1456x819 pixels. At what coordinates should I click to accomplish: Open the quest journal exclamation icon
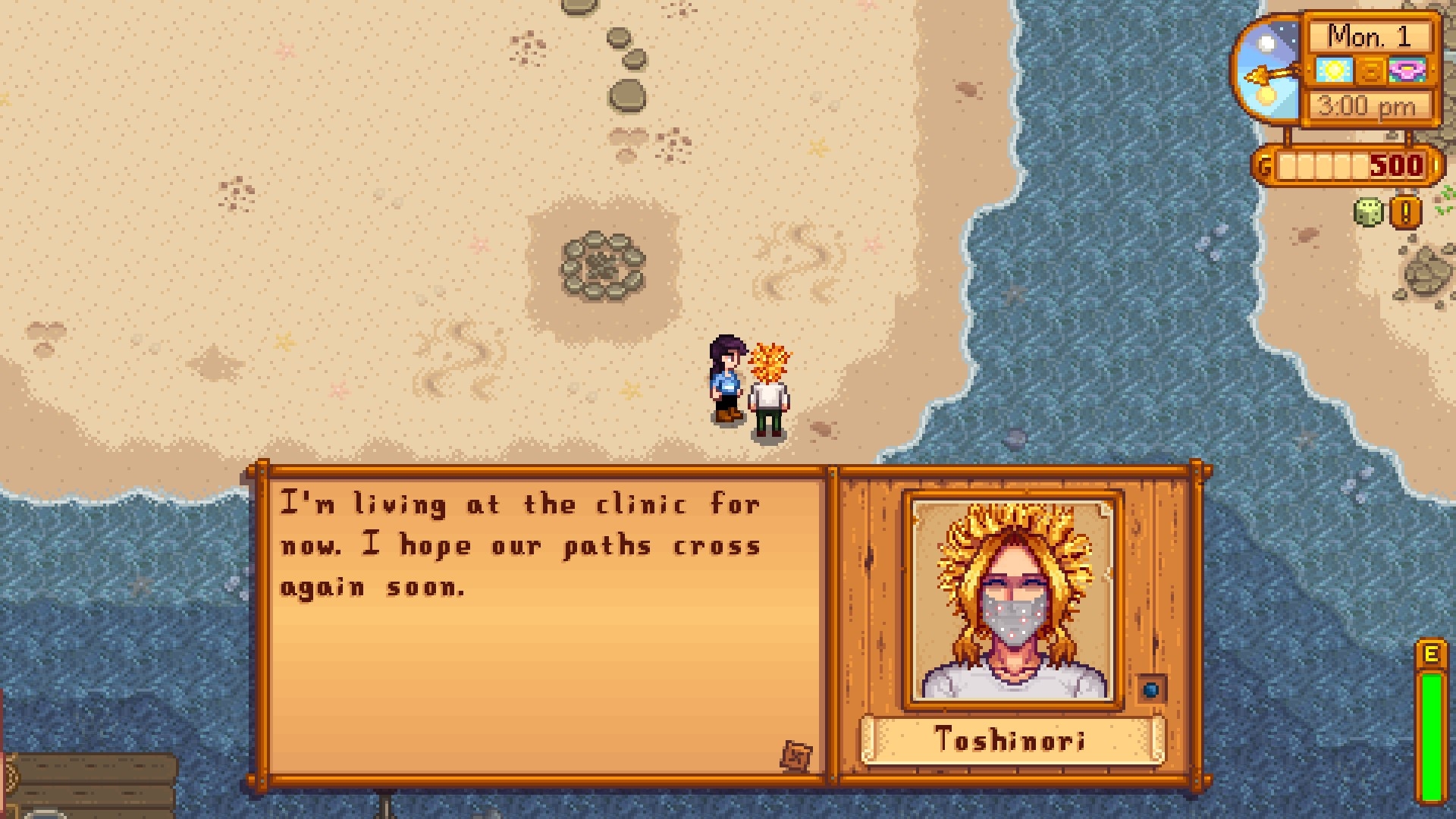pos(1404,213)
